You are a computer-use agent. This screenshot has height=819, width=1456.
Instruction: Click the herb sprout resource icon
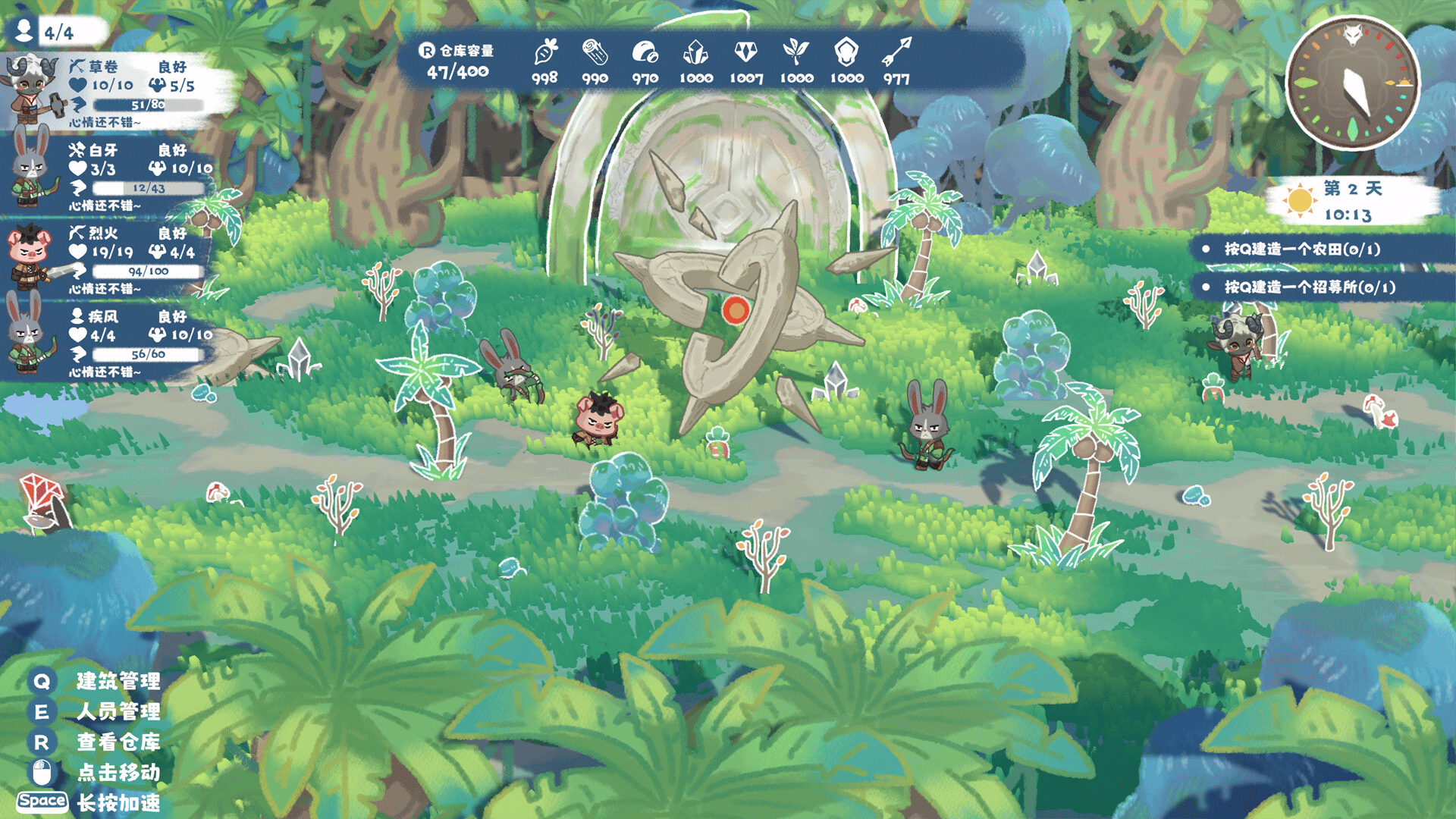point(795,52)
